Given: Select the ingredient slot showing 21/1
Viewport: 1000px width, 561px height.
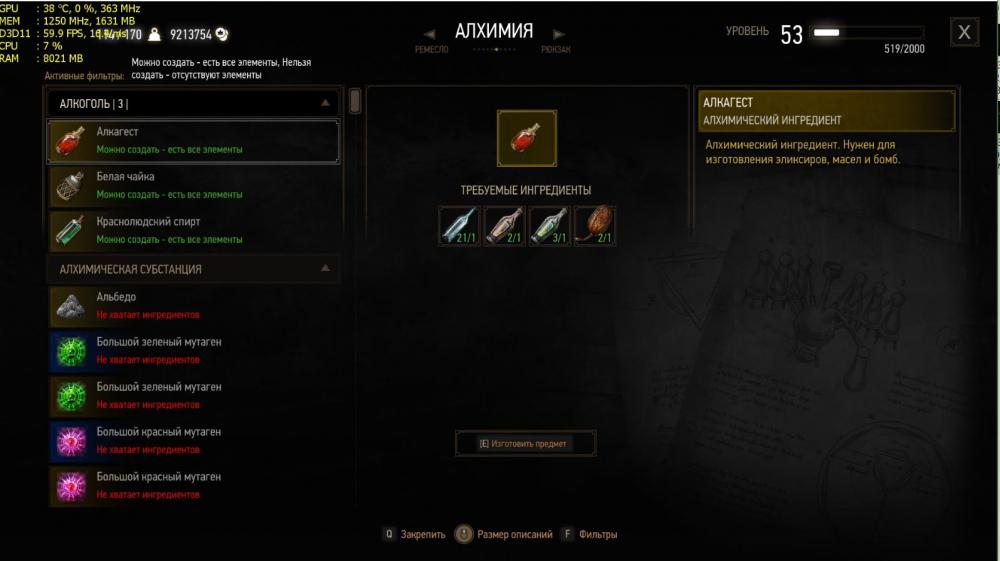Looking at the screenshot, I should tap(460, 226).
